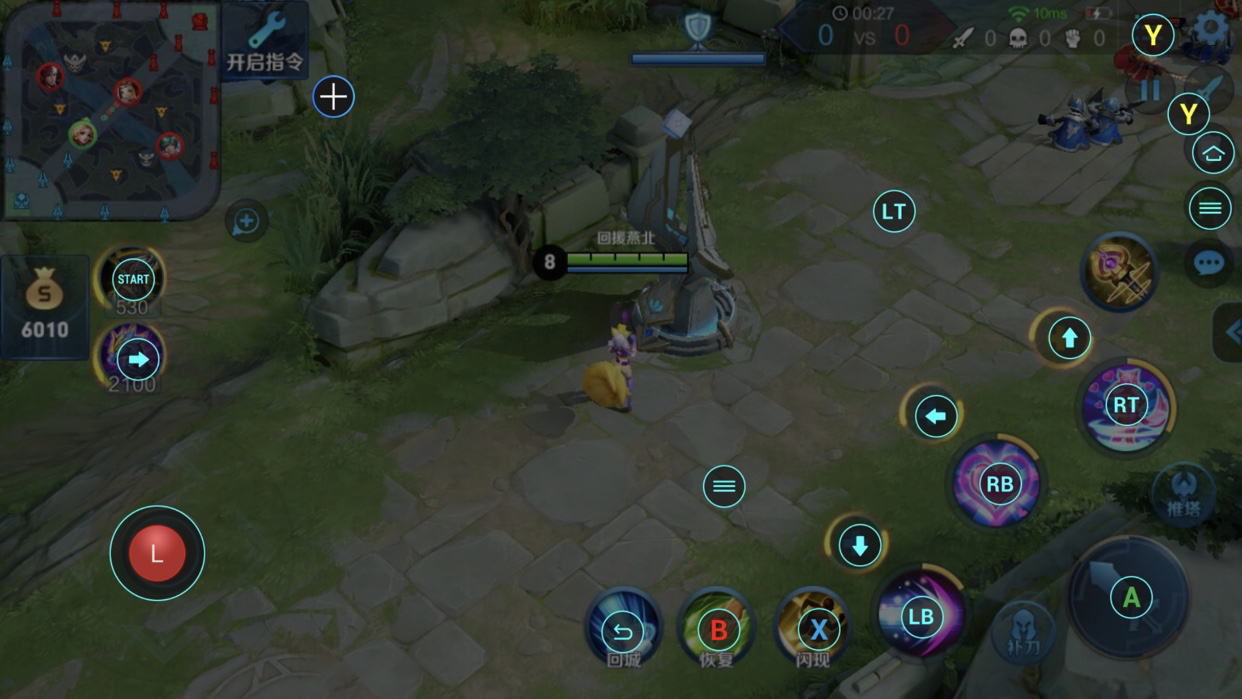Select the 补刀 last-hit button

coord(1023,632)
